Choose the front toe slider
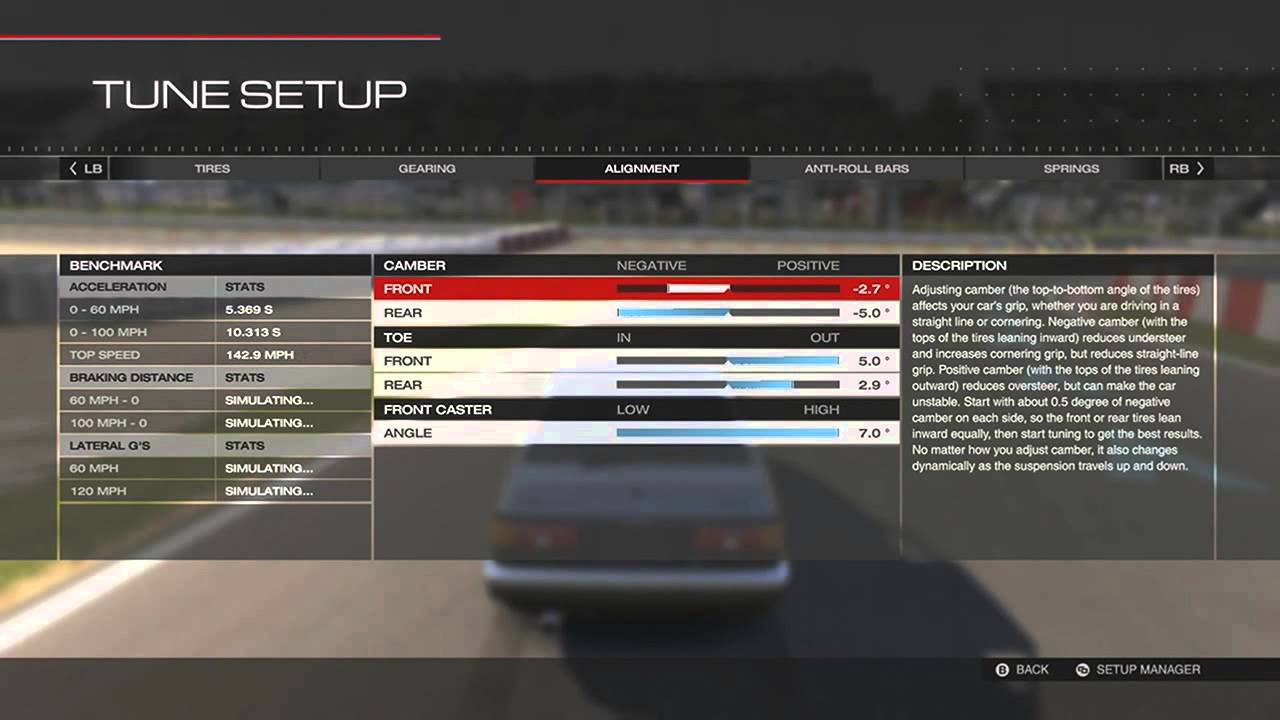 (728, 361)
